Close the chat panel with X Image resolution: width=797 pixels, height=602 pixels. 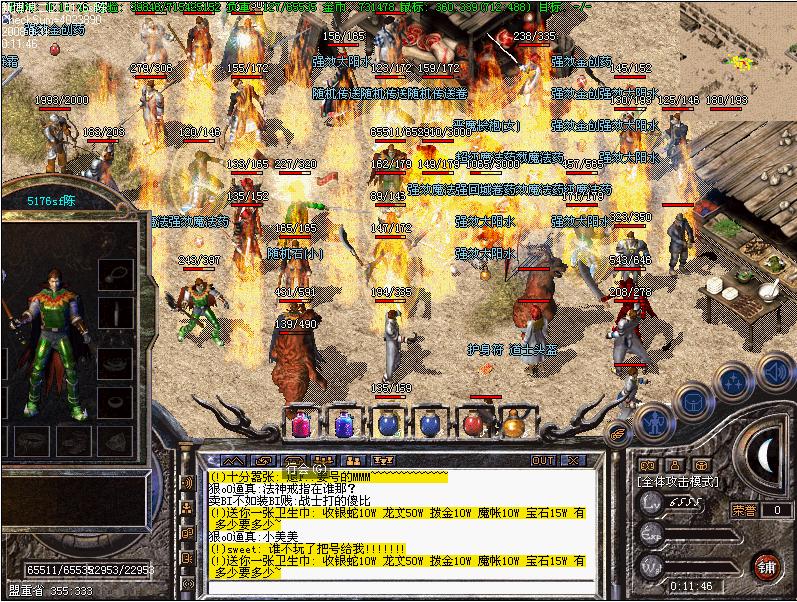click(x=573, y=460)
